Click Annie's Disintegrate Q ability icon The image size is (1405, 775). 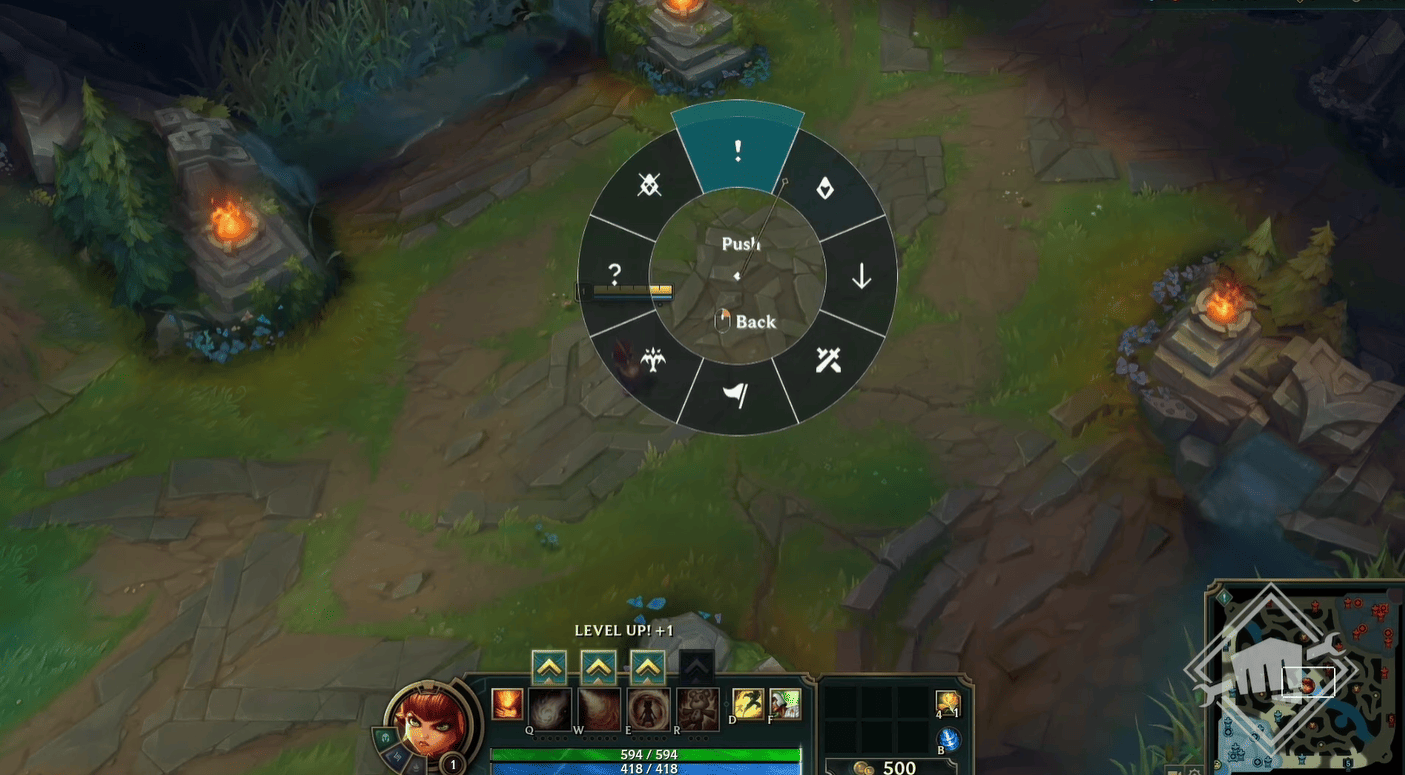pos(550,708)
